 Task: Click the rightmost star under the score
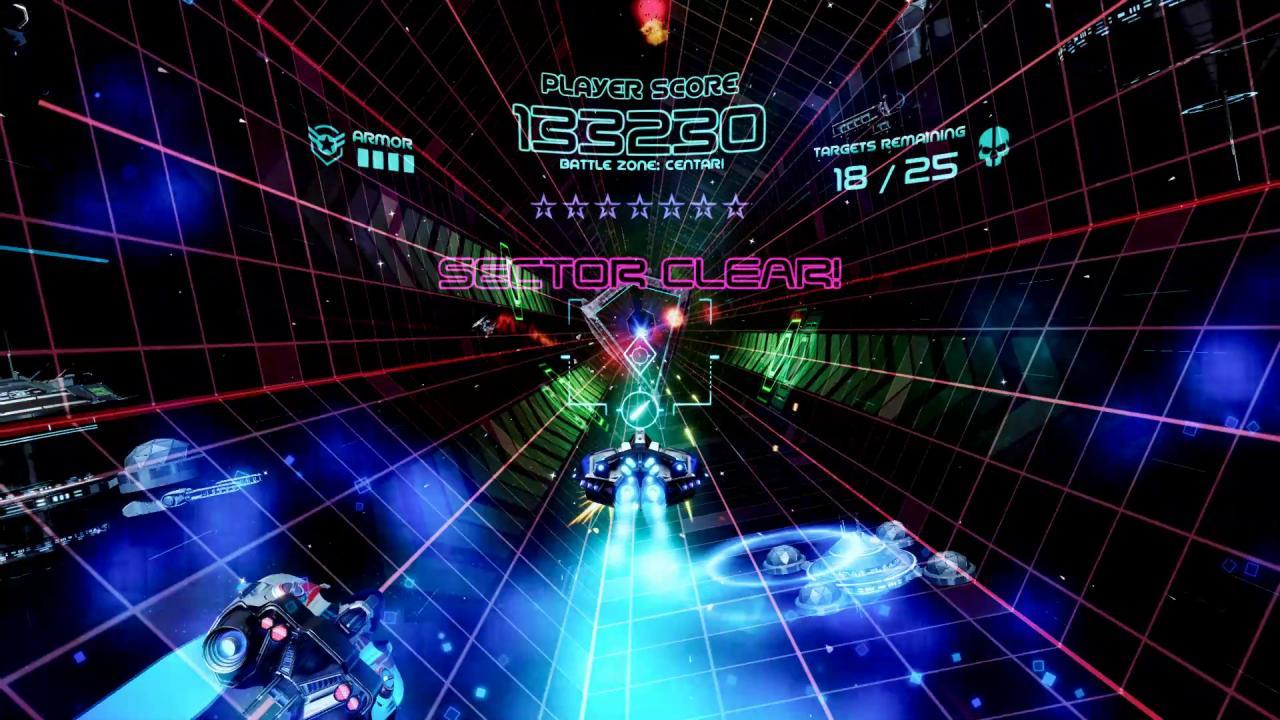(737, 207)
